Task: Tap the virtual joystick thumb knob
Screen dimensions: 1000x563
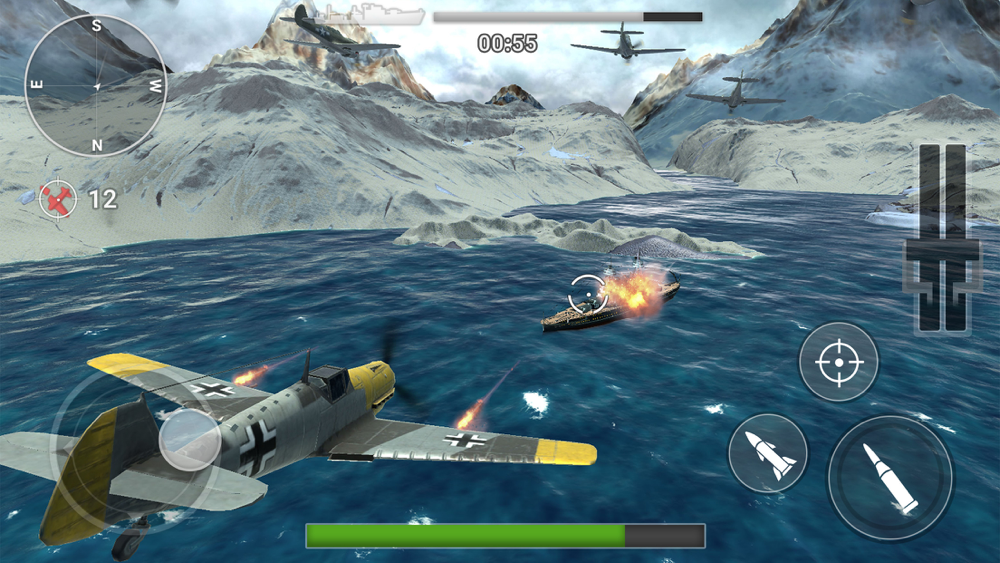Action: coord(190,438)
